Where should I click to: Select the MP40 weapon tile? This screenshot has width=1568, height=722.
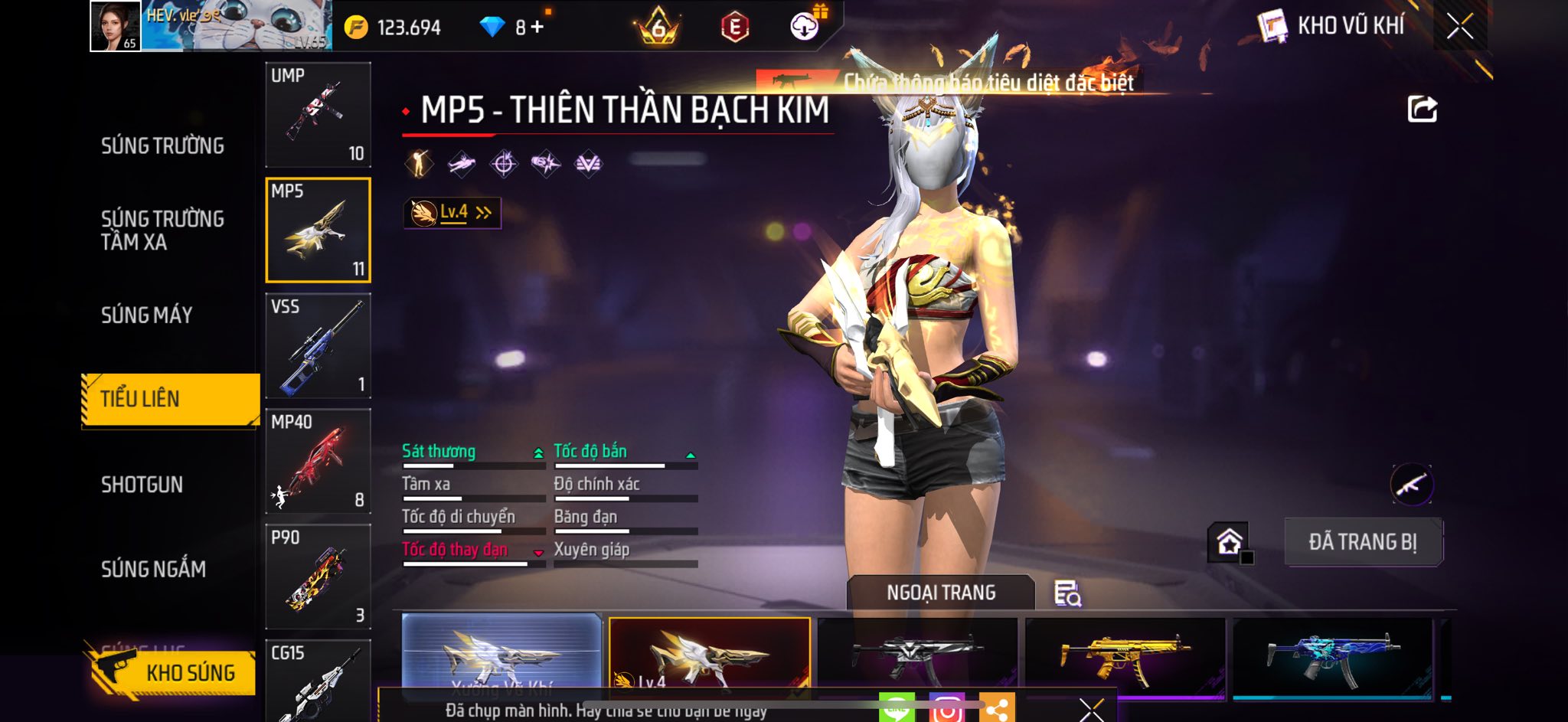click(x=318, y=462)
